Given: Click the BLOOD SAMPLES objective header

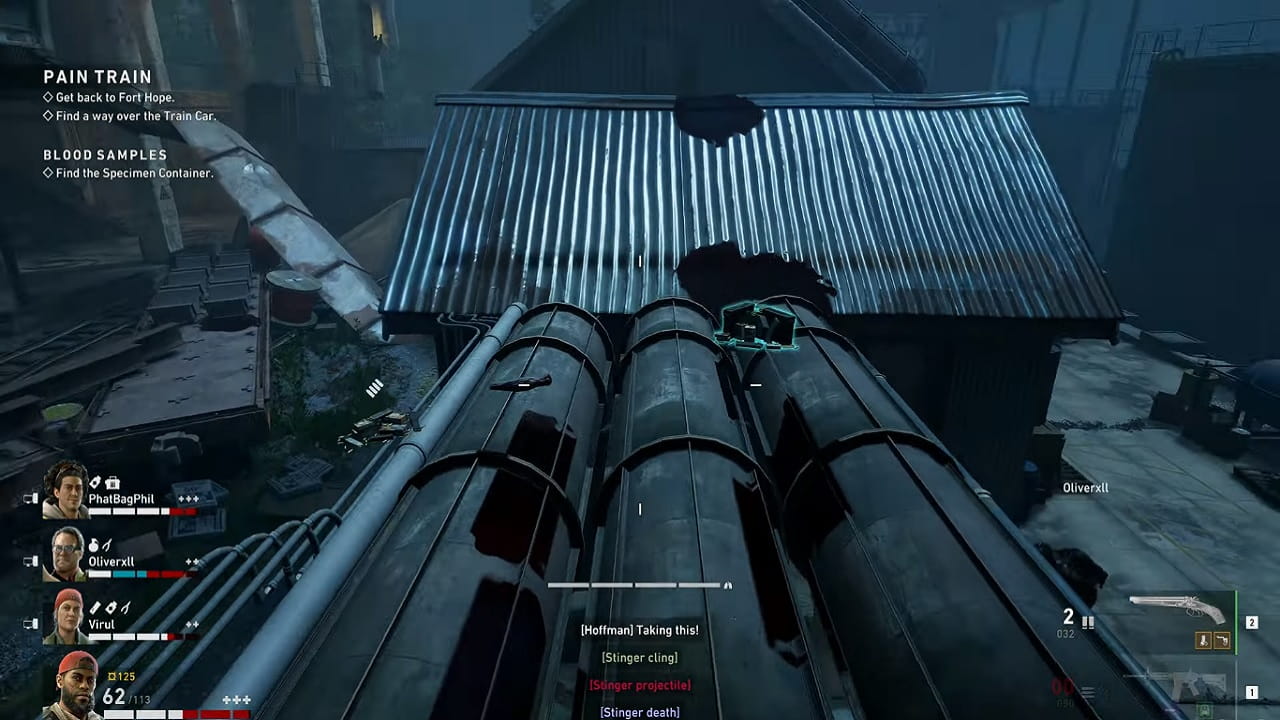Looking at the screenshot, I should click(96, 155).
